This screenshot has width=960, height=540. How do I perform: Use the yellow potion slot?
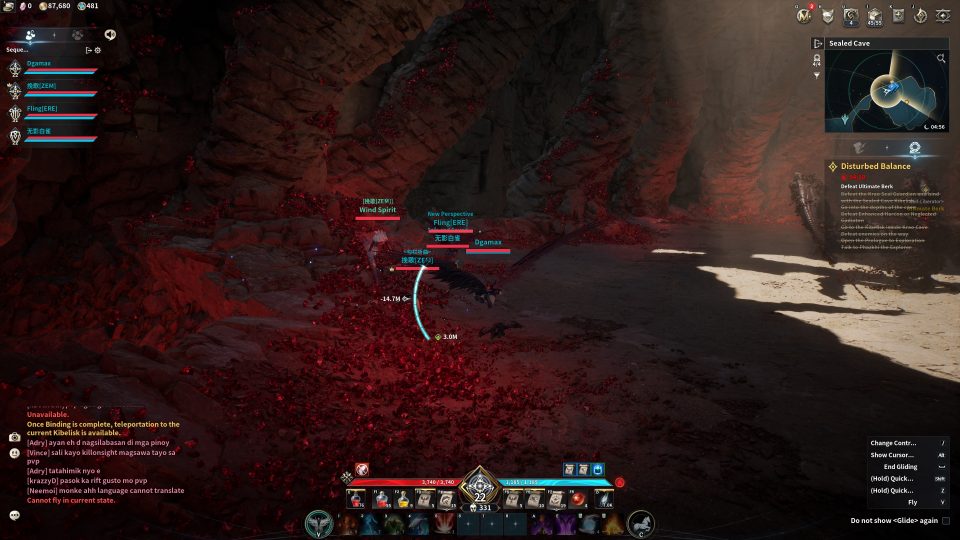[x=403, y=498]
